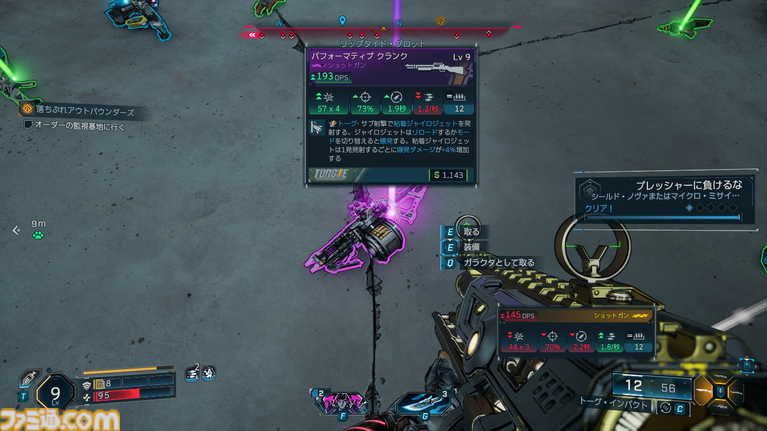
Task: Click the level 9 character badge
Action: point(54,390)
